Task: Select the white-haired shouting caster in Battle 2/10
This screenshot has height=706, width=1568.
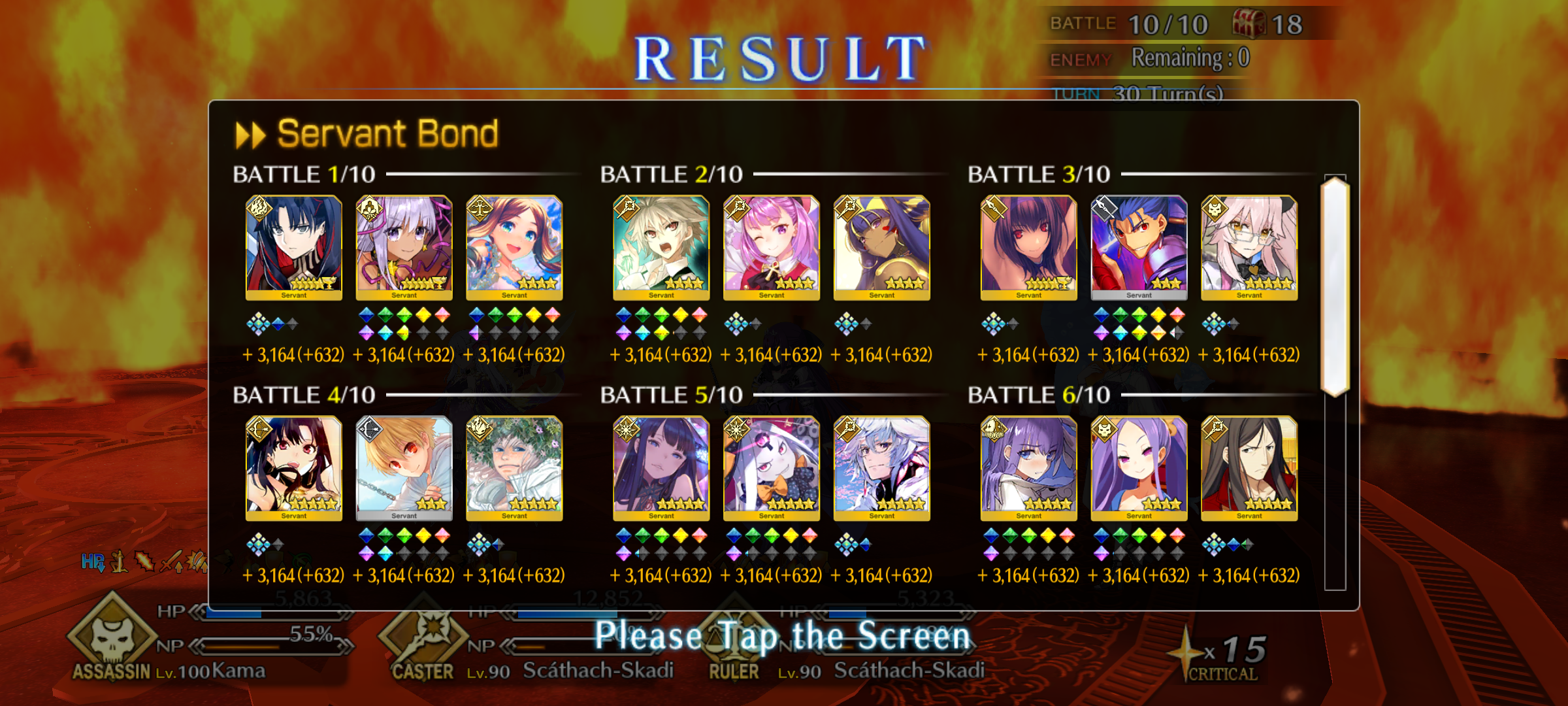Action: tap(661, 246)
